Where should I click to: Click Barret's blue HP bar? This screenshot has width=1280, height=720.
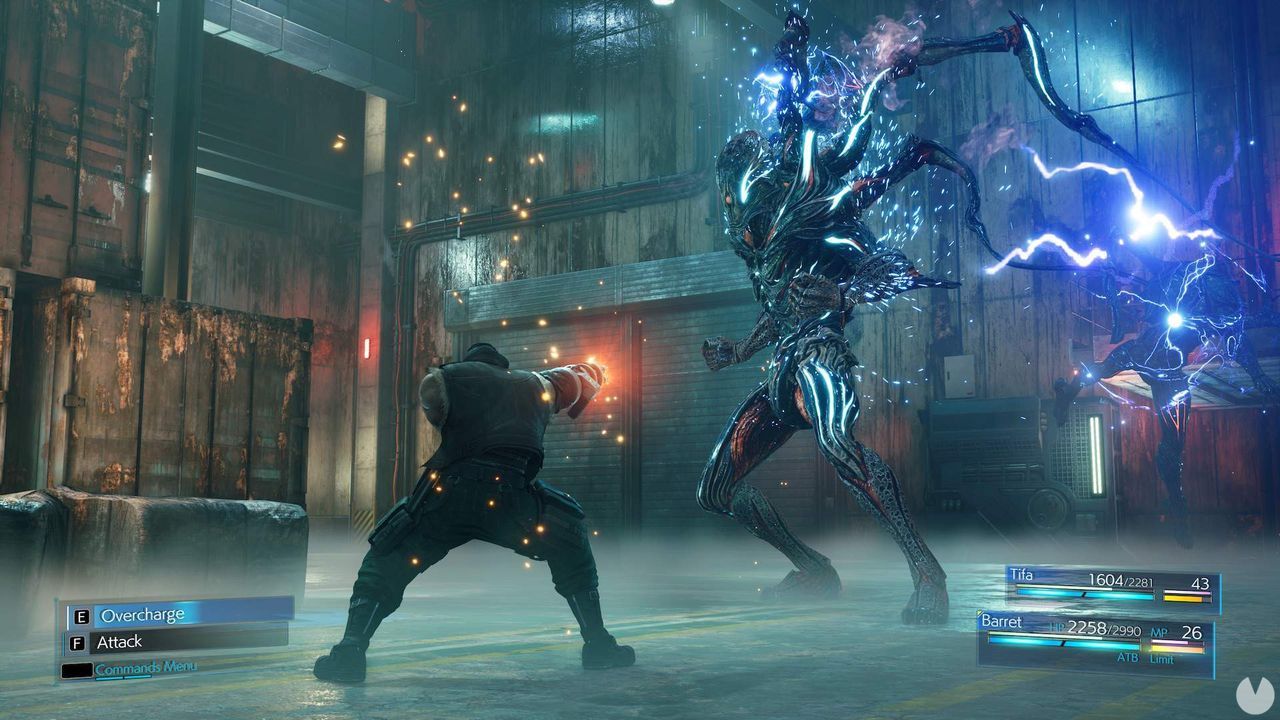1060,642
